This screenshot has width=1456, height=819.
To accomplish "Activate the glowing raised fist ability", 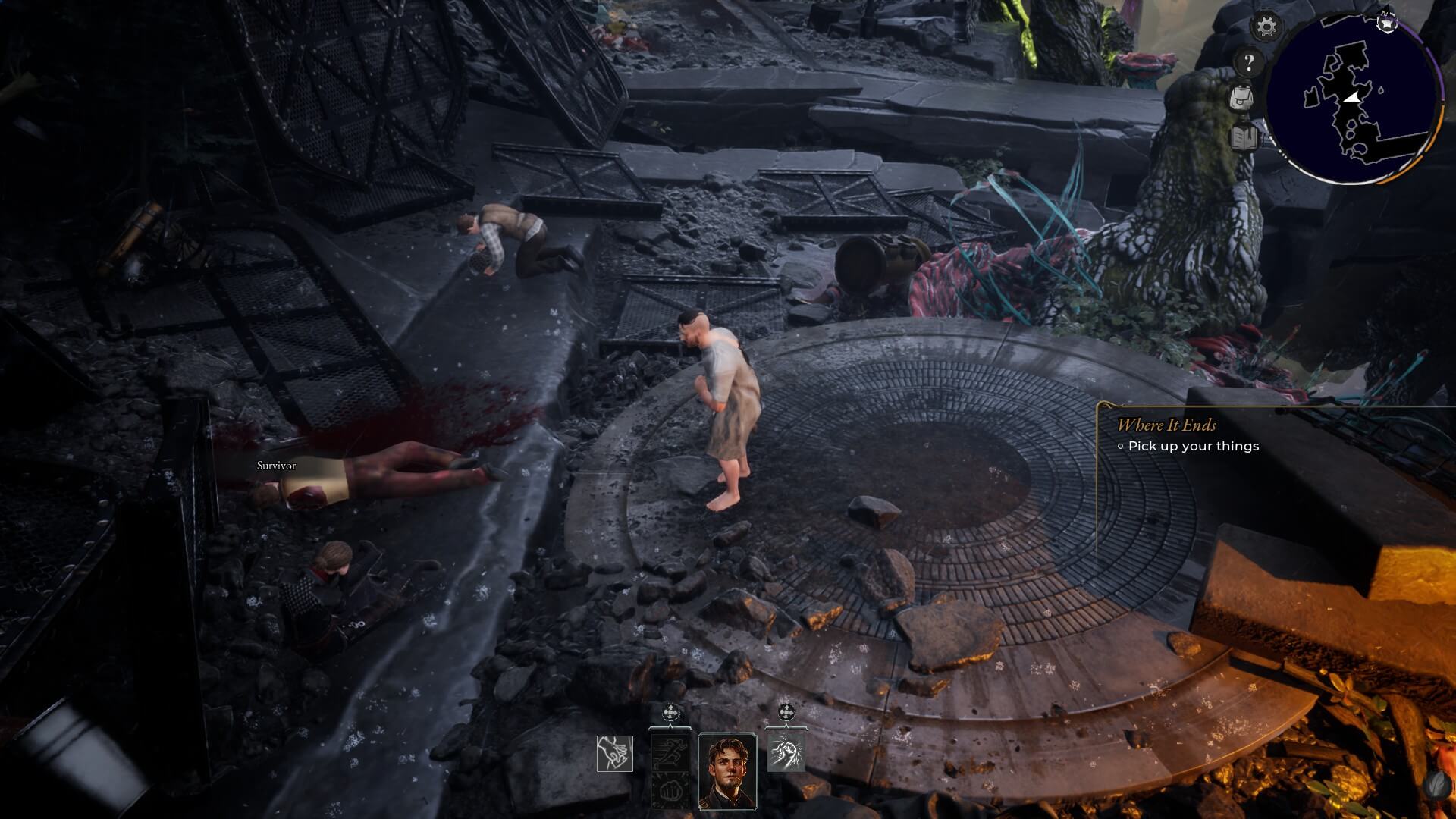I will click(786, 752).
